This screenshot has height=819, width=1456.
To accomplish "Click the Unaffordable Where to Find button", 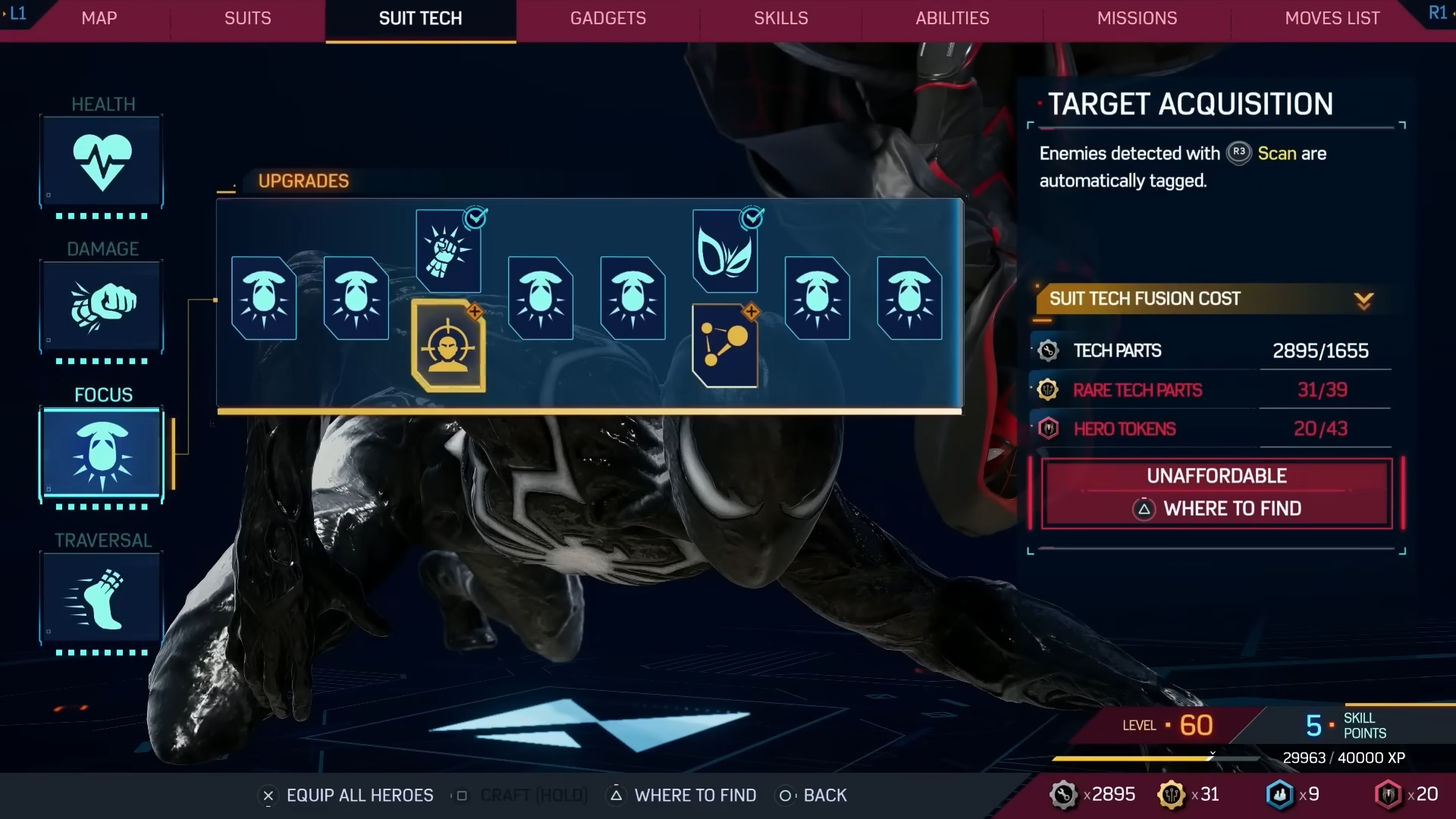I will point(1216,493).
